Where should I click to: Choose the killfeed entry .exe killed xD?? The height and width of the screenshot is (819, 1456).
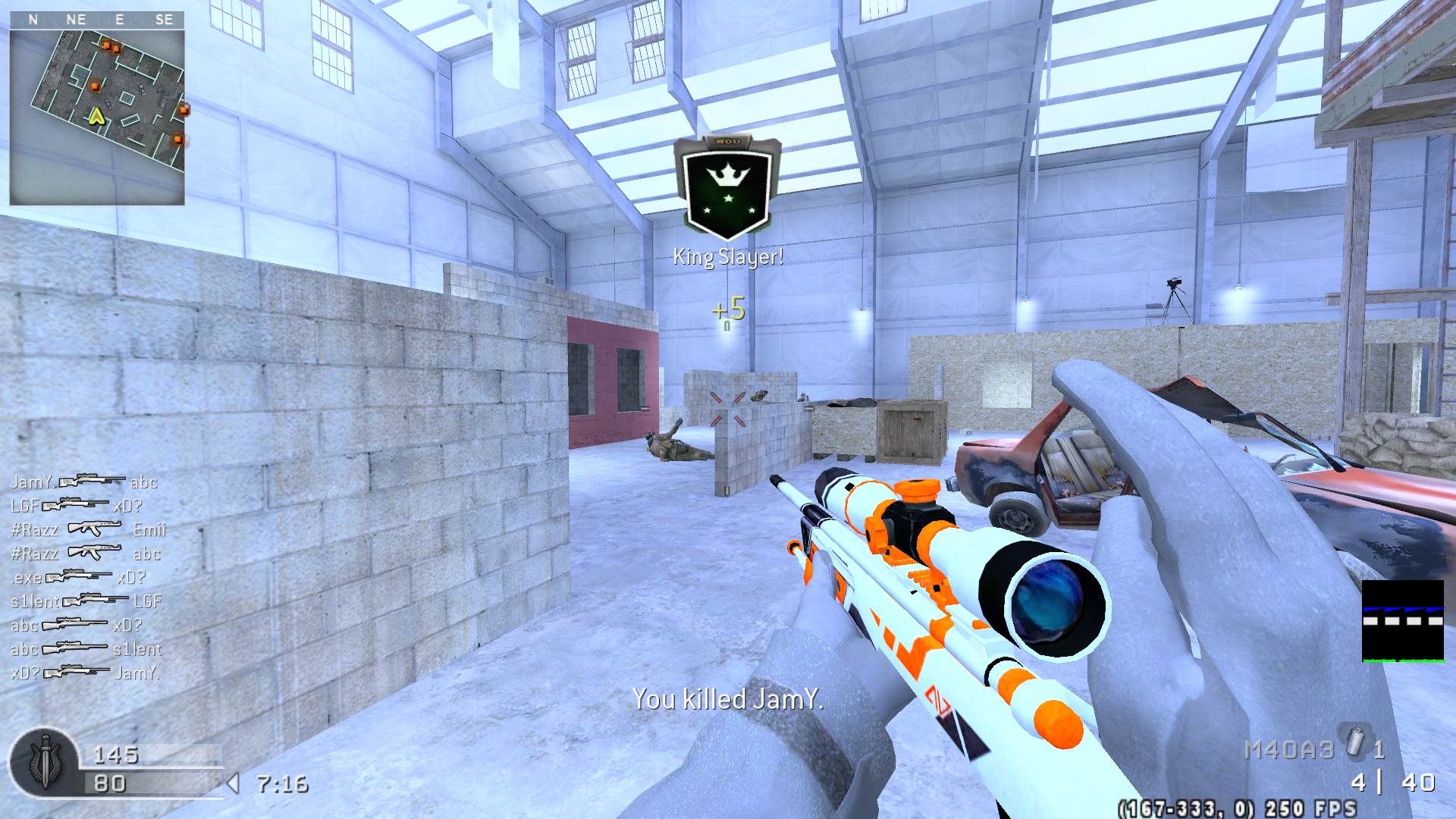coord(78,577)
